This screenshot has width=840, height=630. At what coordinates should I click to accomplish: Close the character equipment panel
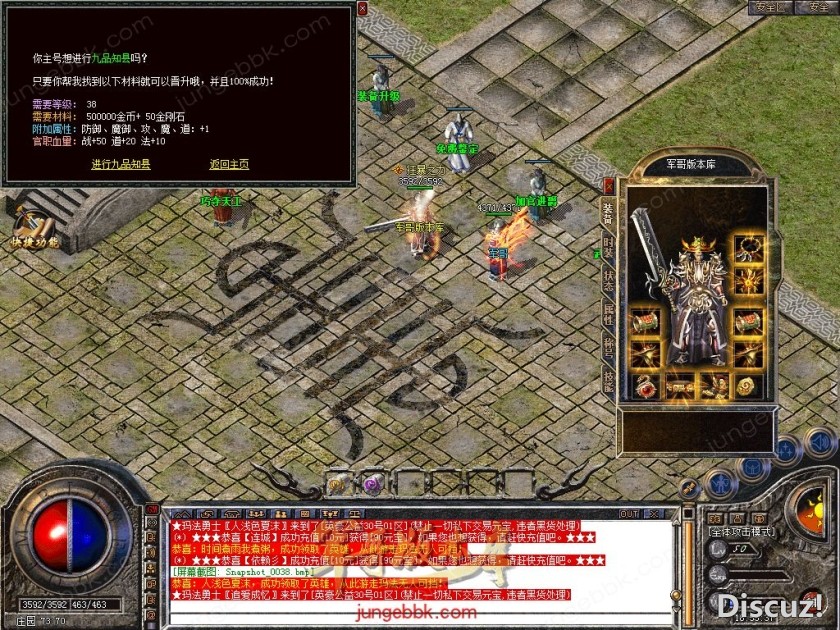tap(609, 185)
